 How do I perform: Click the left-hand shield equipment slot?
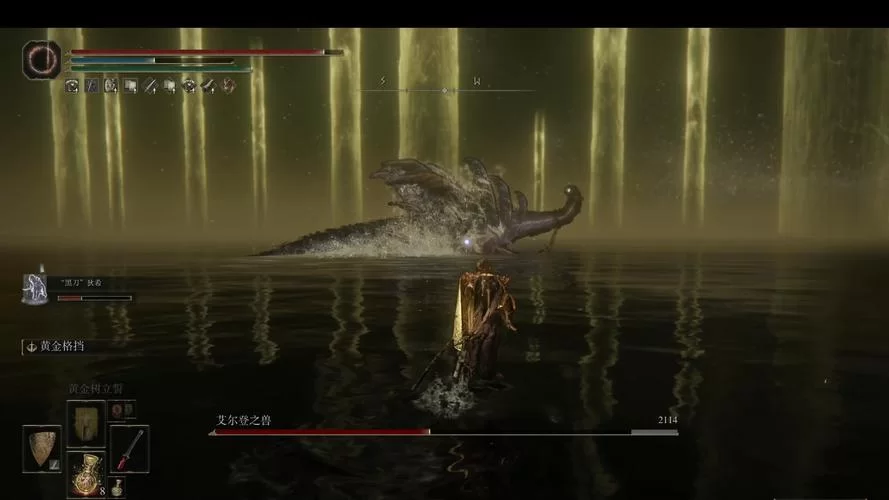(x=42, y=448)
